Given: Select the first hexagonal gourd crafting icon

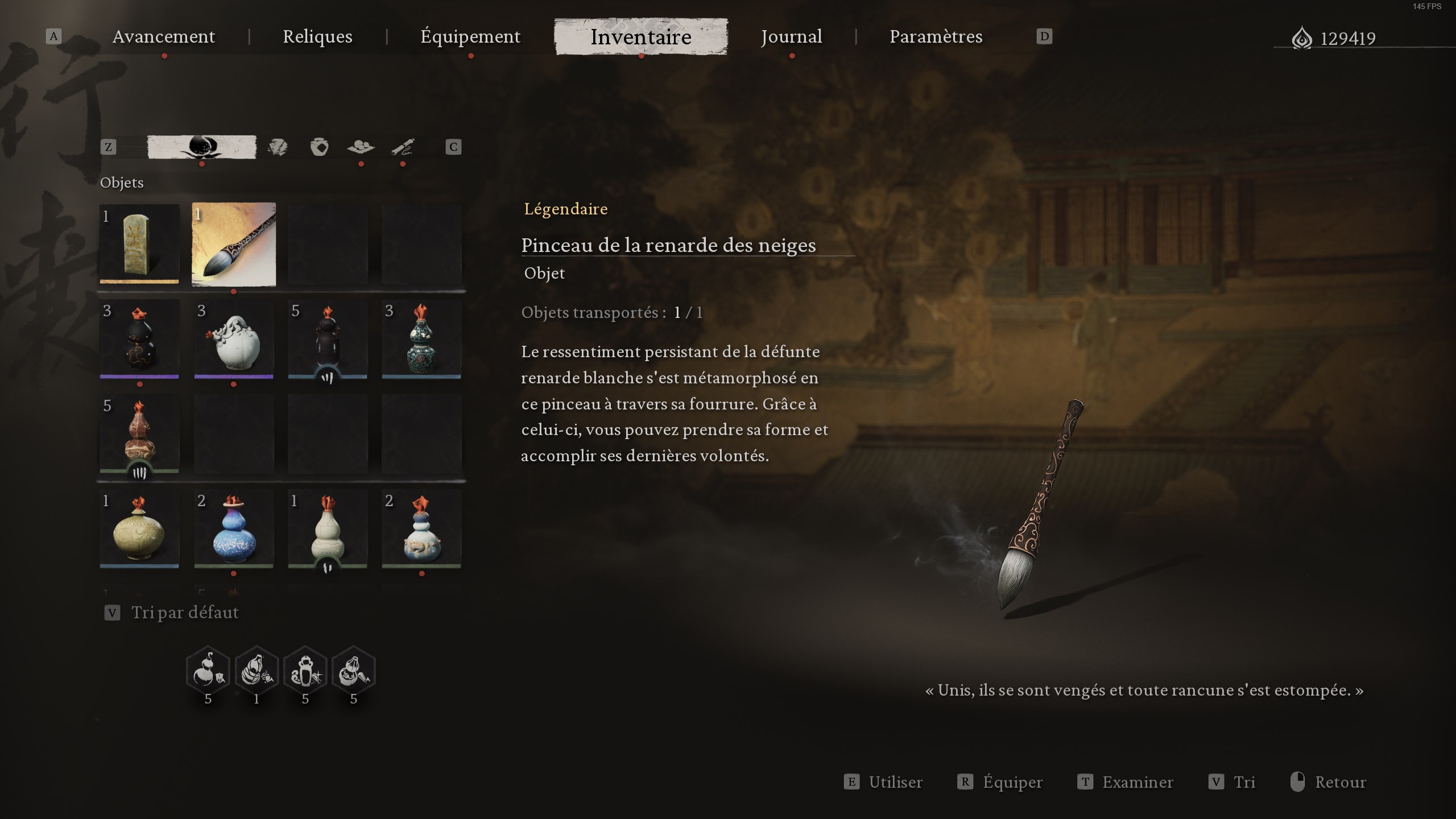Looking at the screenshot, I should [208, 670].
